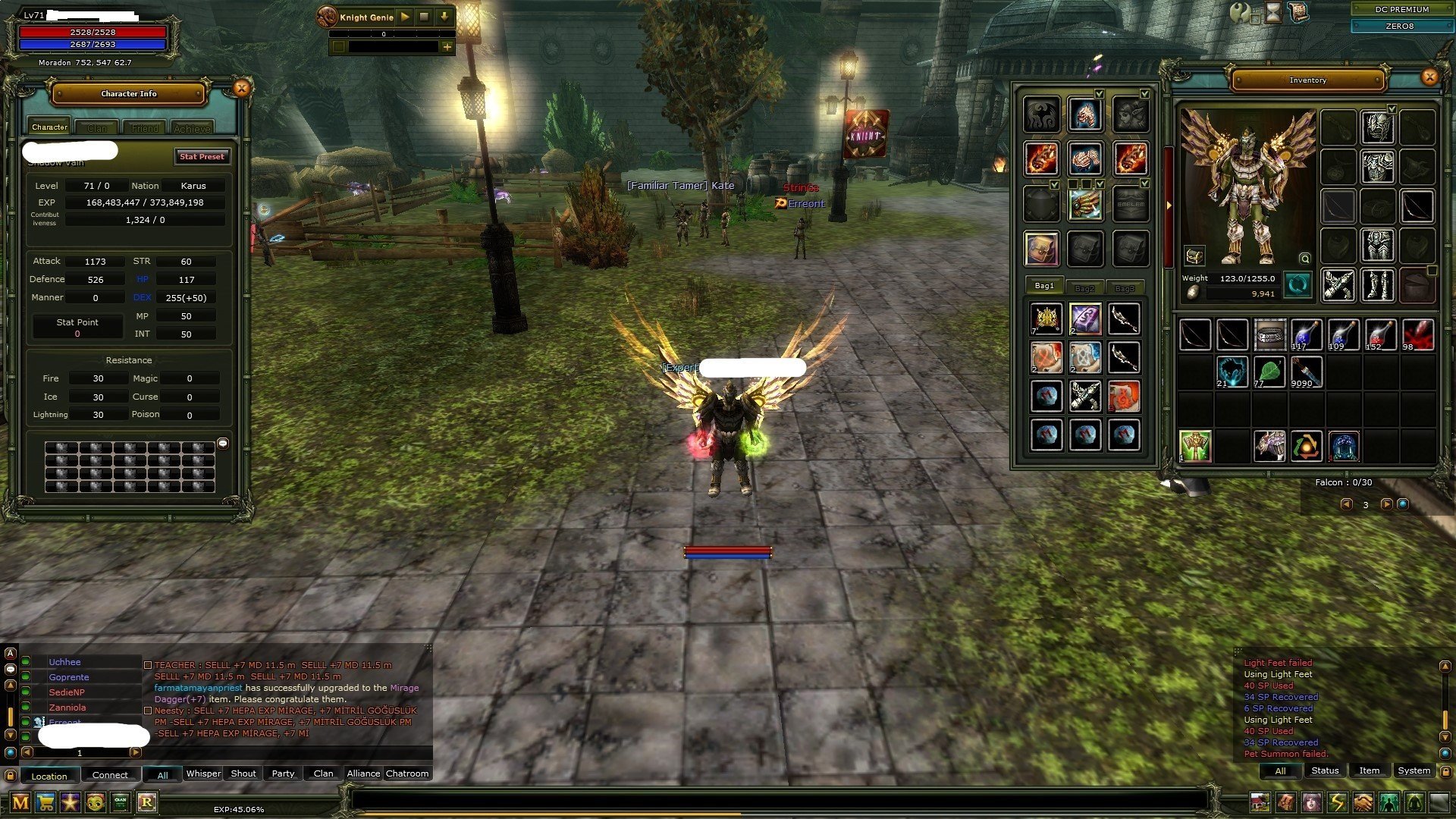Click the Location tab button
The height and width of the screenshot is (819, 1456).
tap(49, 776)
